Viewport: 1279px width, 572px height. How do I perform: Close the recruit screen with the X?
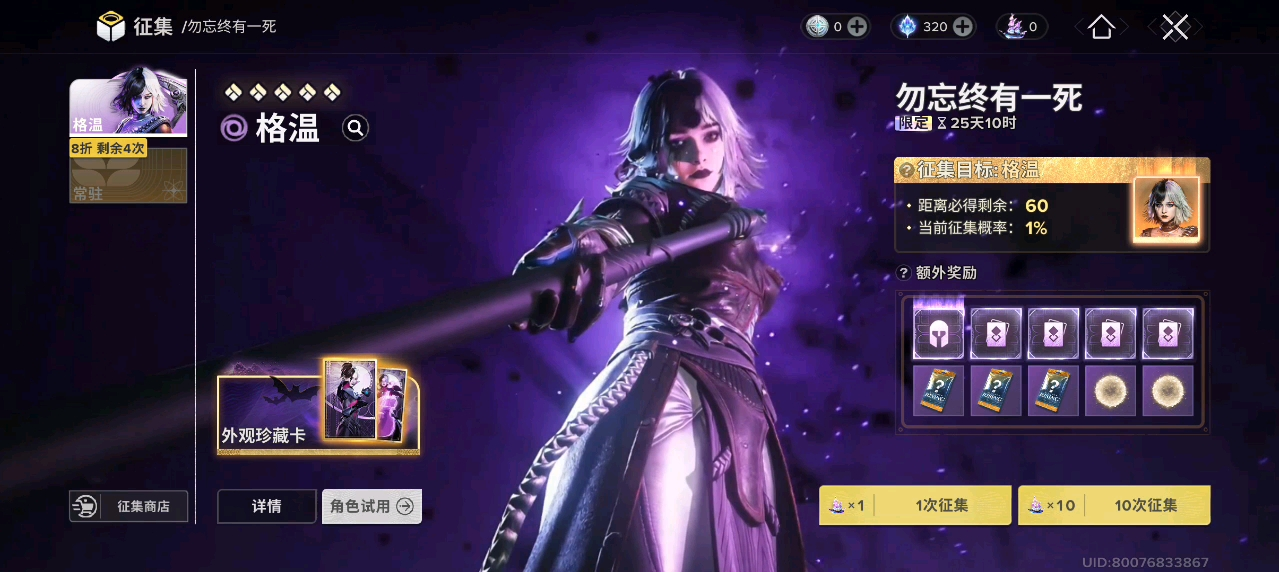(x=1175, y=27)
